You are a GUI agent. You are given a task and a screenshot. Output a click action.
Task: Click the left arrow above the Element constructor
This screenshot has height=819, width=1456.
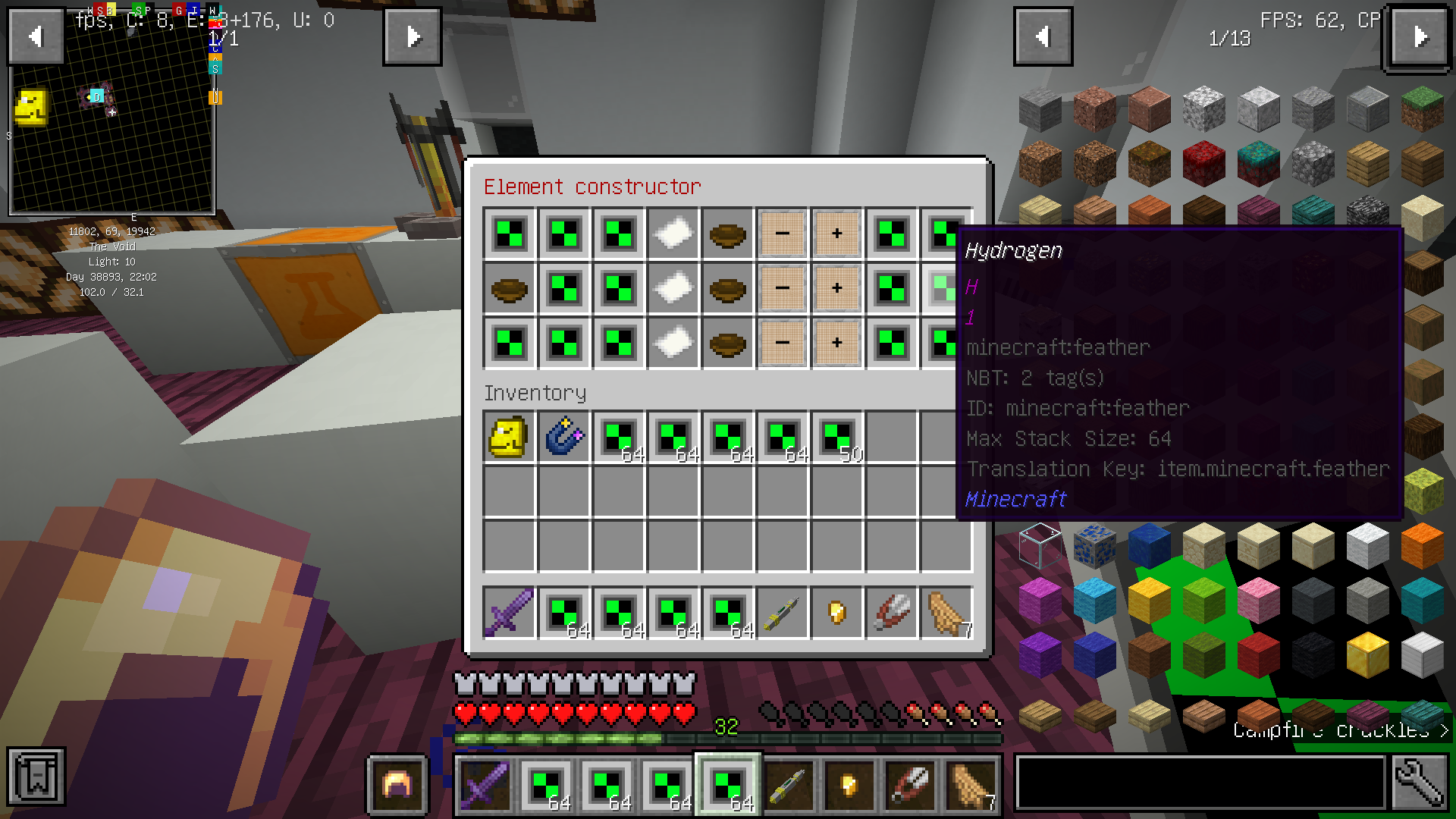point(34,36)
